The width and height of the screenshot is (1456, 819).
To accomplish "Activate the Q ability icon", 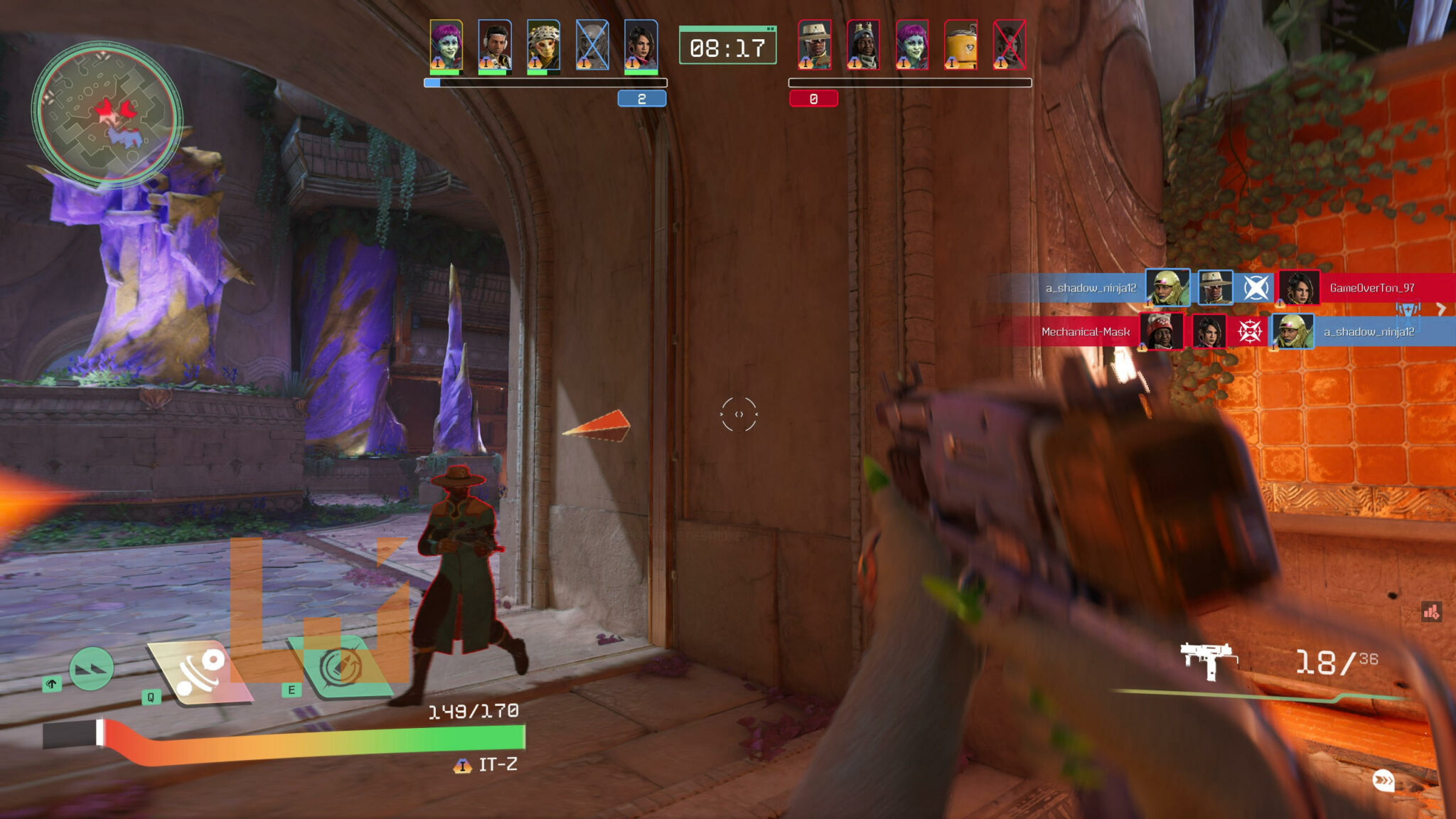I will point(201,670).
